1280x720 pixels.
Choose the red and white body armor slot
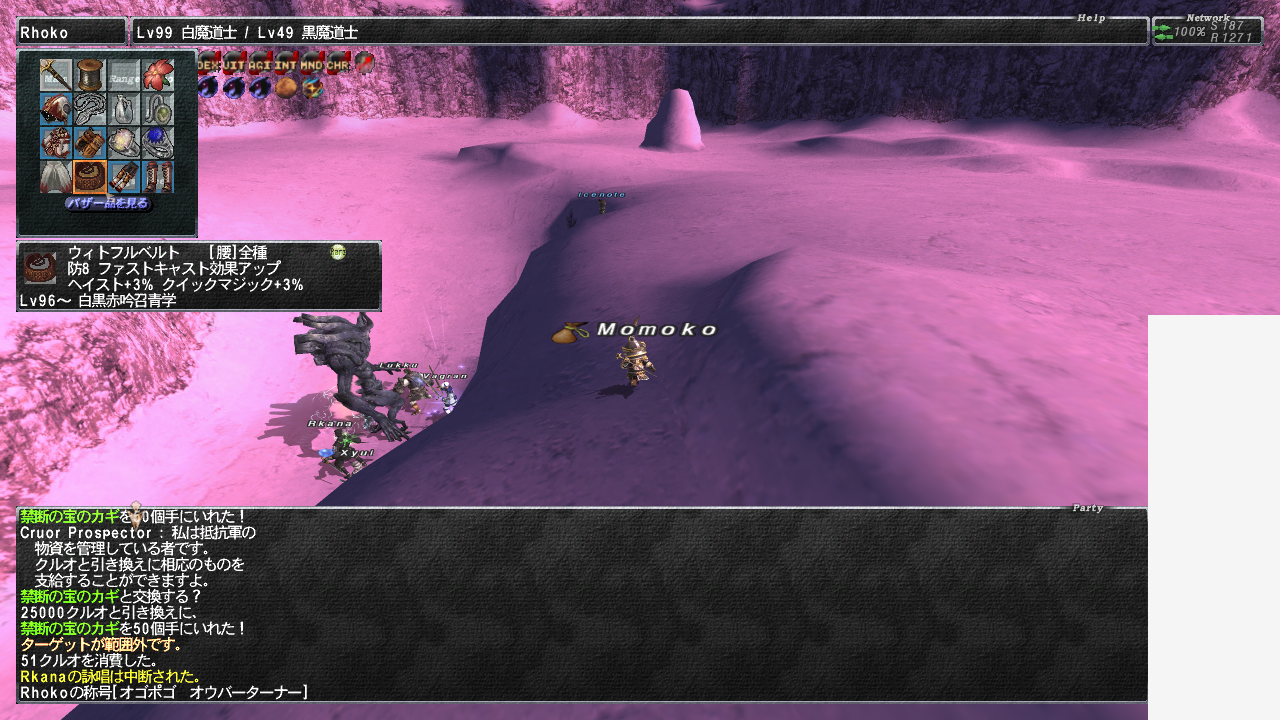[56, 143]
